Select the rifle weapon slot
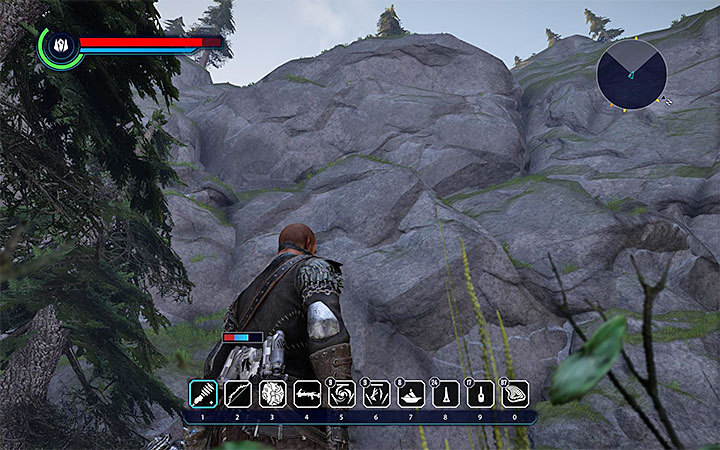This screenshot has width=720, height=450. tap(307, 394)
